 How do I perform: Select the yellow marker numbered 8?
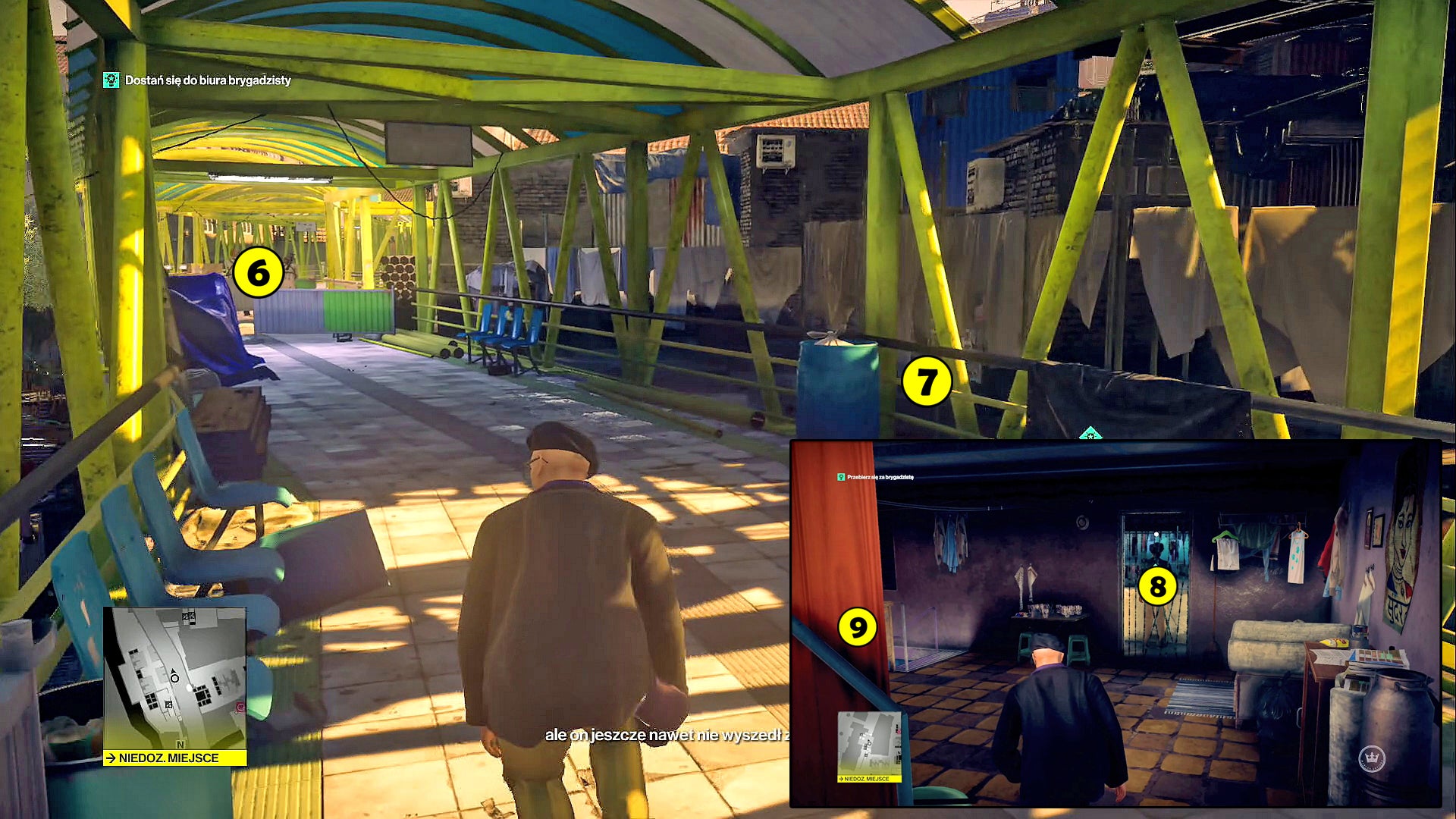click(x=1157, y=586)
